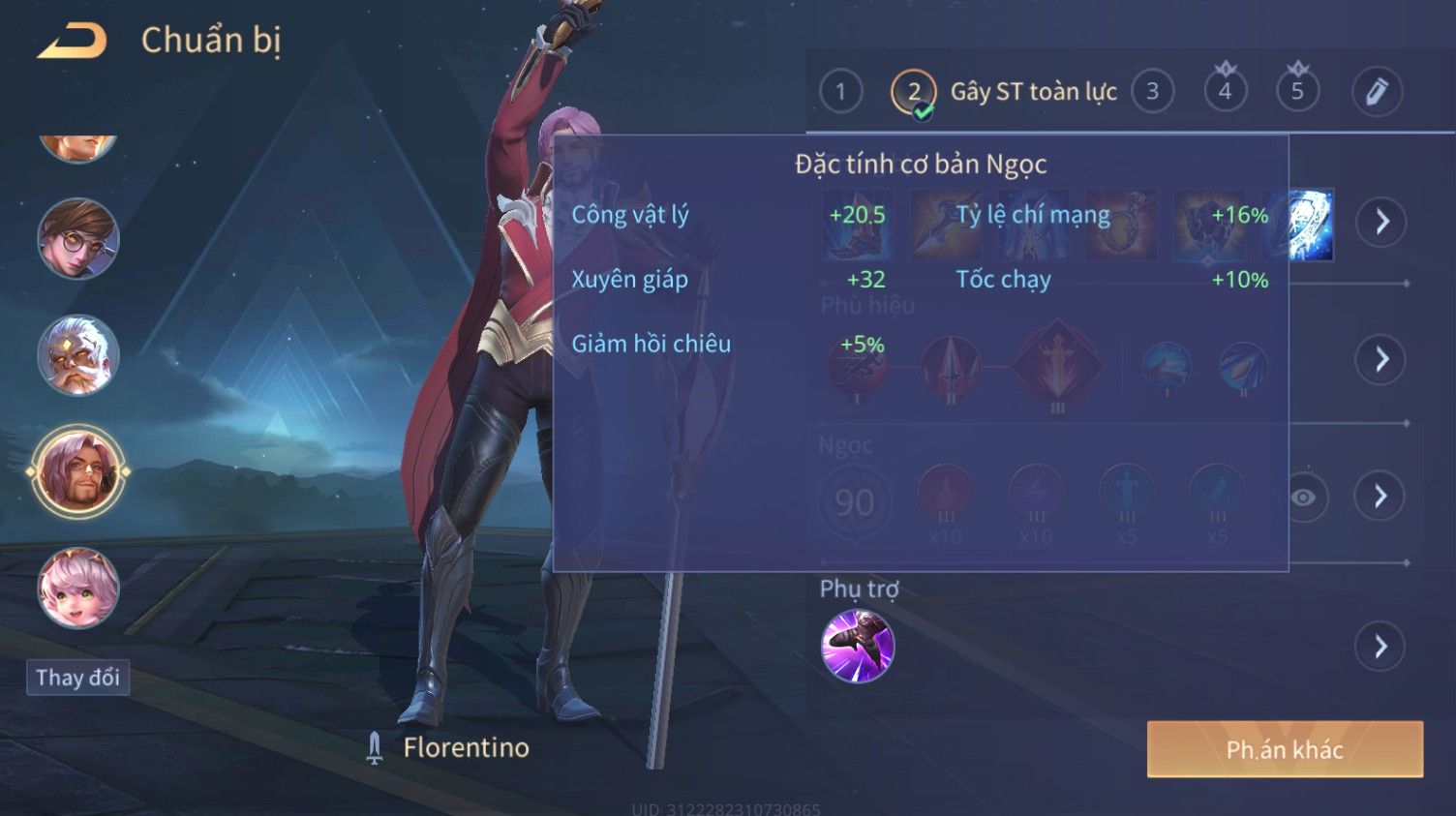Switch to loadout preset 1
The image size is (1456, 816).
(840, 92)
